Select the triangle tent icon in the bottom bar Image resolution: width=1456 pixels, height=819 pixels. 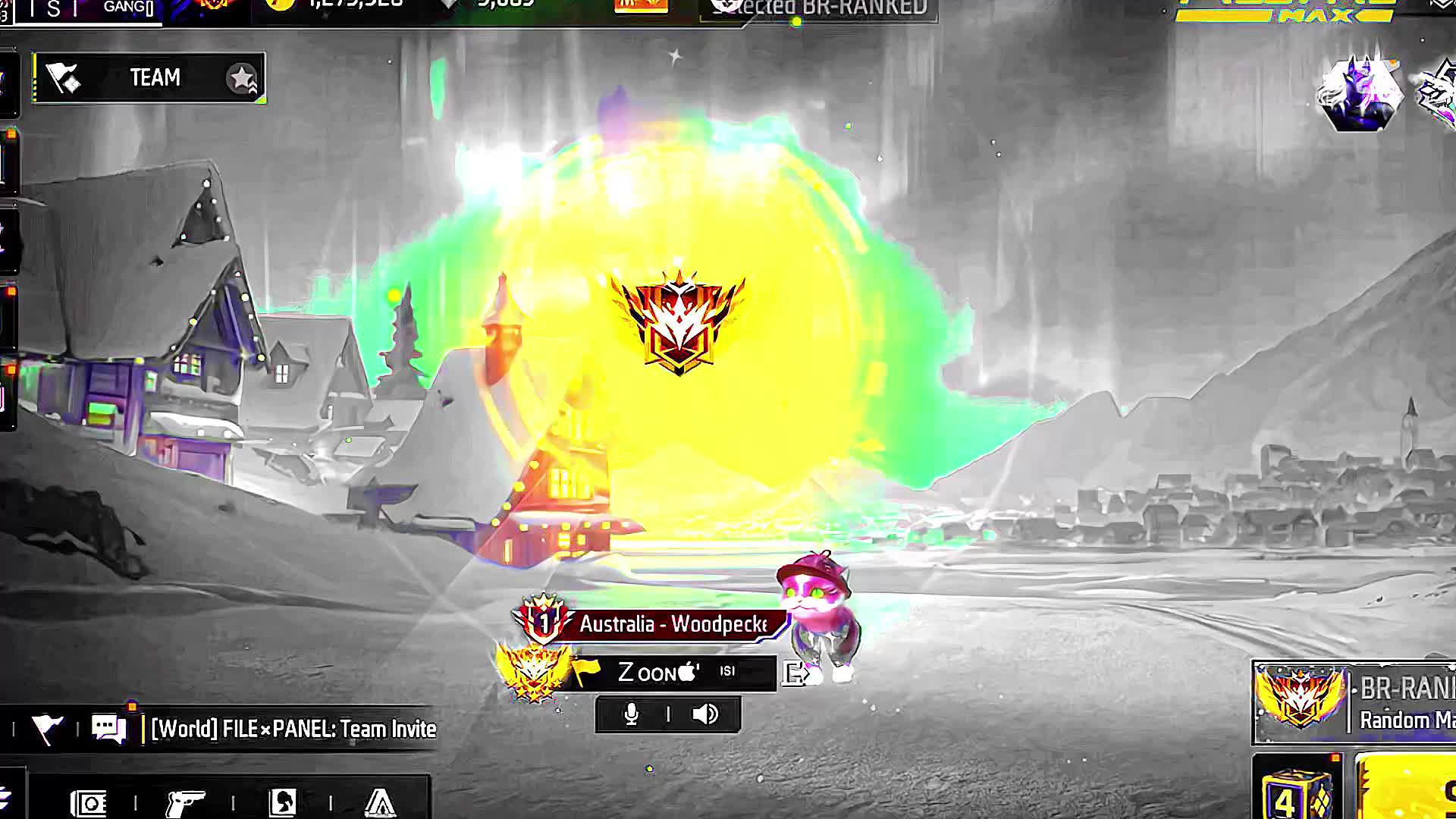[x=380, y=802]
